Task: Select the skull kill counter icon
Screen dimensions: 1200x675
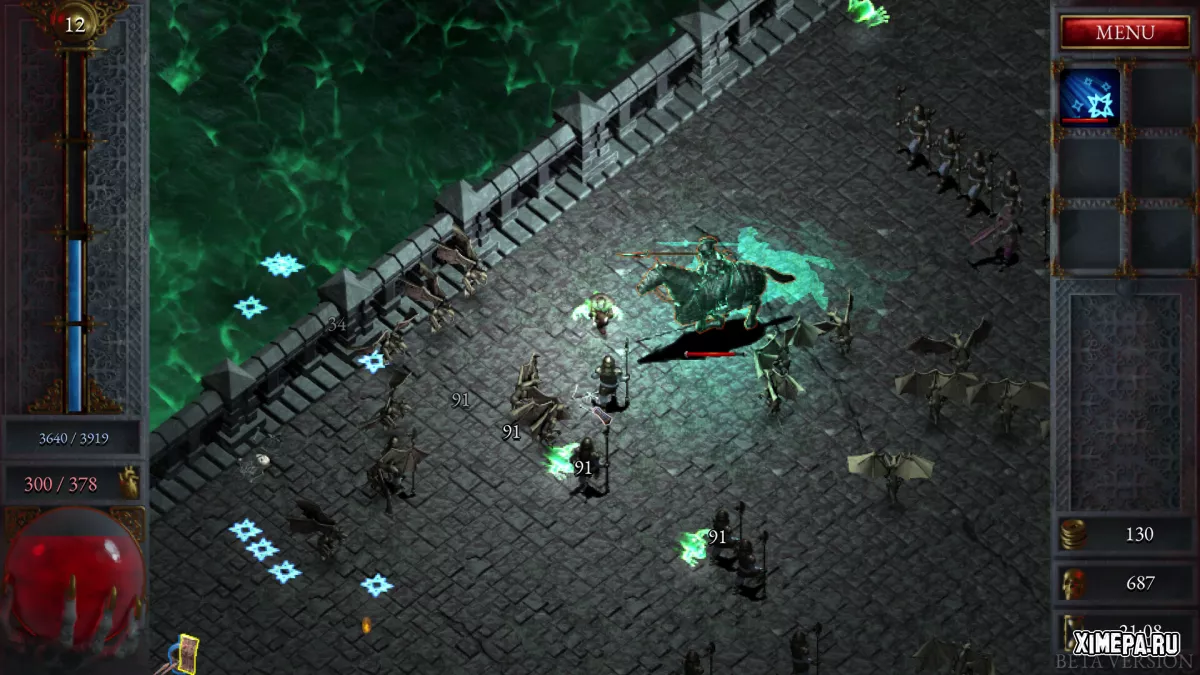Action: 1073,583
